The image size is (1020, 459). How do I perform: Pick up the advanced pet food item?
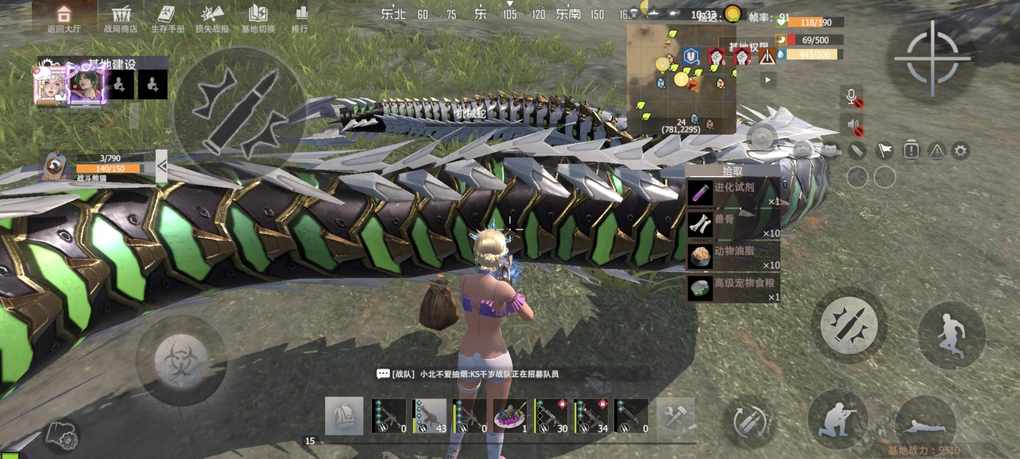[x=733, y=288]
